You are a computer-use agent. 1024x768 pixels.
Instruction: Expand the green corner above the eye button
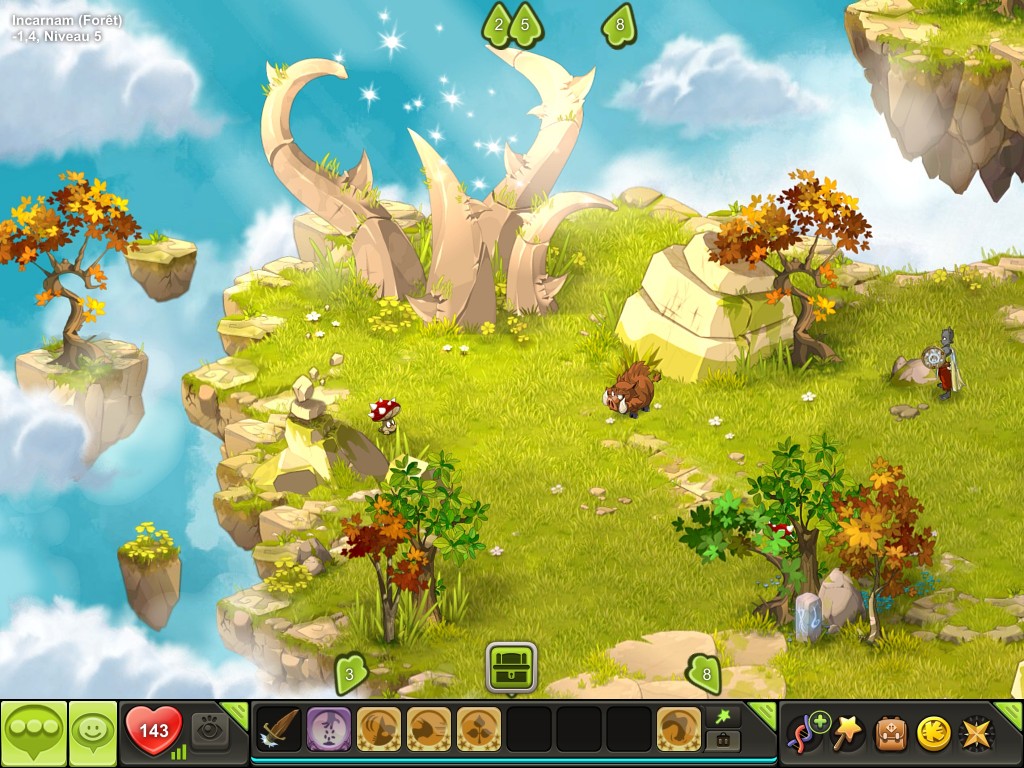[x=236, y=711]
